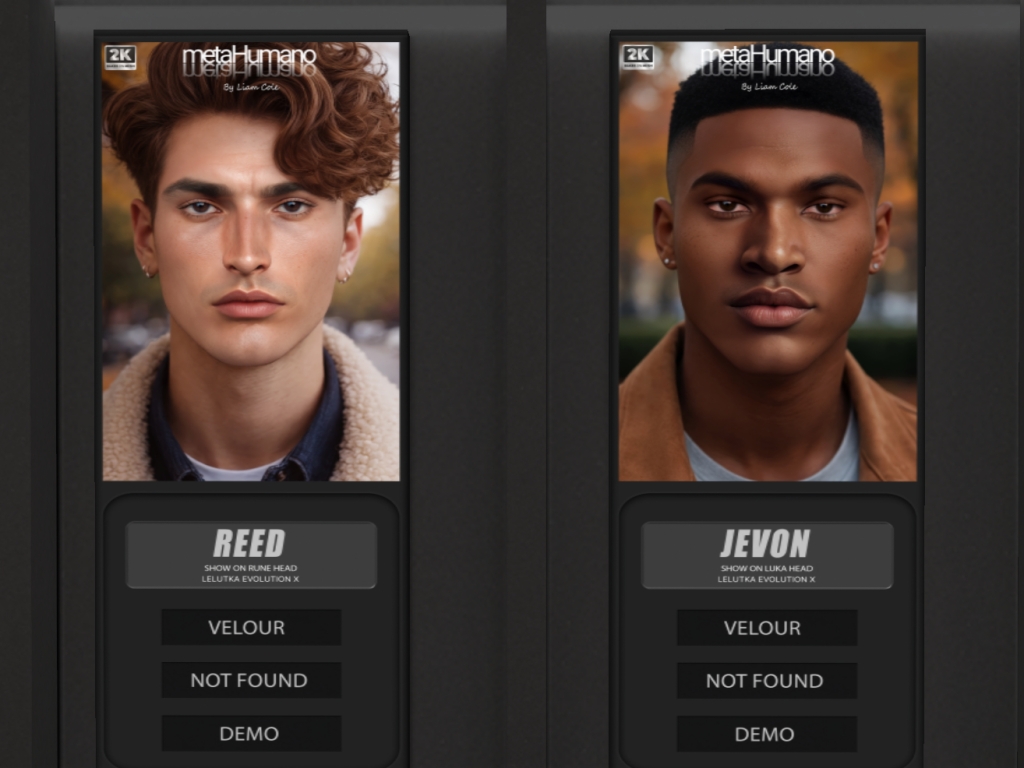Click the JEVON name plate
1024x768 pixels.
pyautogui.click(x=767, y=554)
